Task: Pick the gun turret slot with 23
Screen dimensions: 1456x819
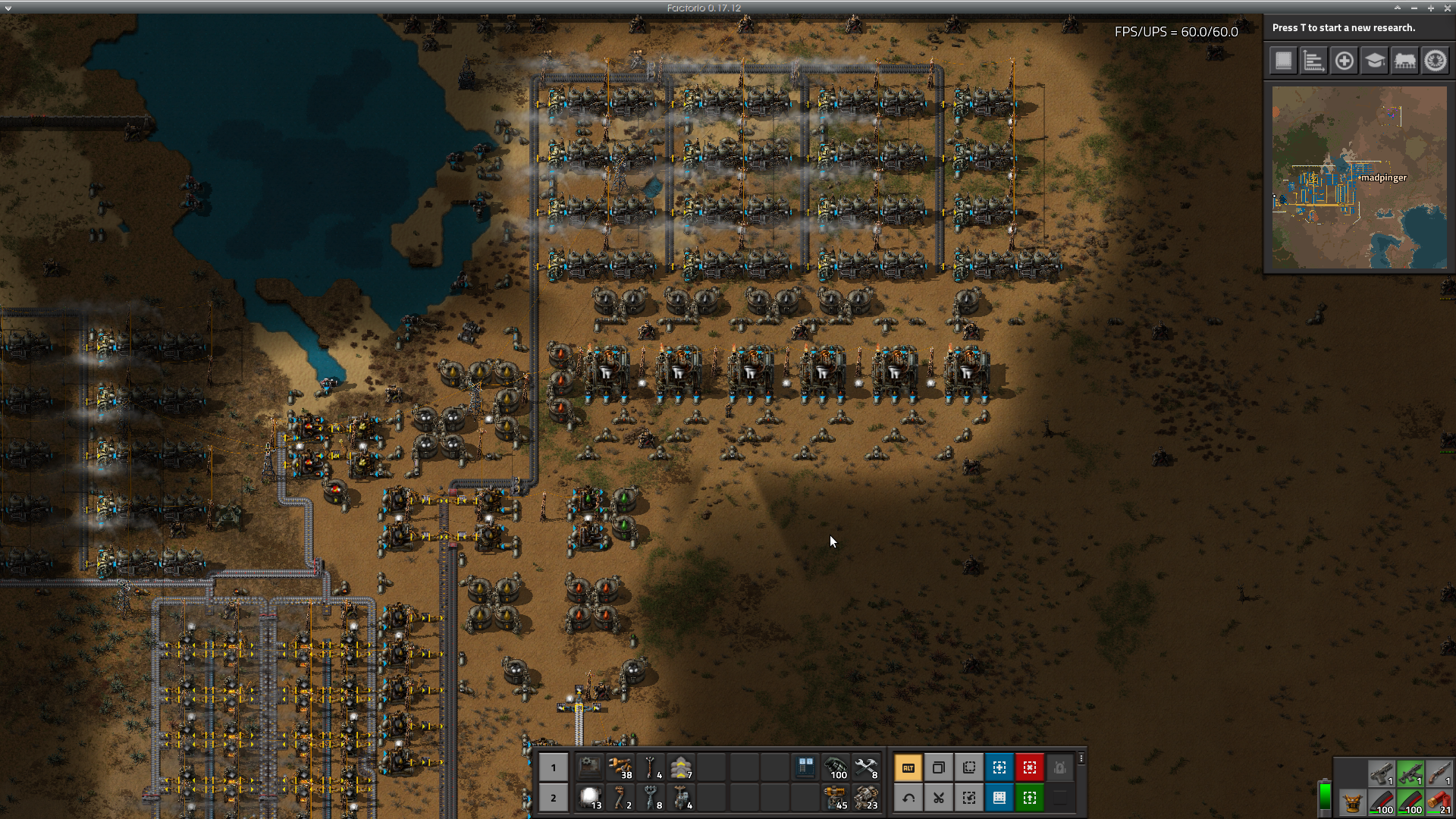Action: coord(866,798)
